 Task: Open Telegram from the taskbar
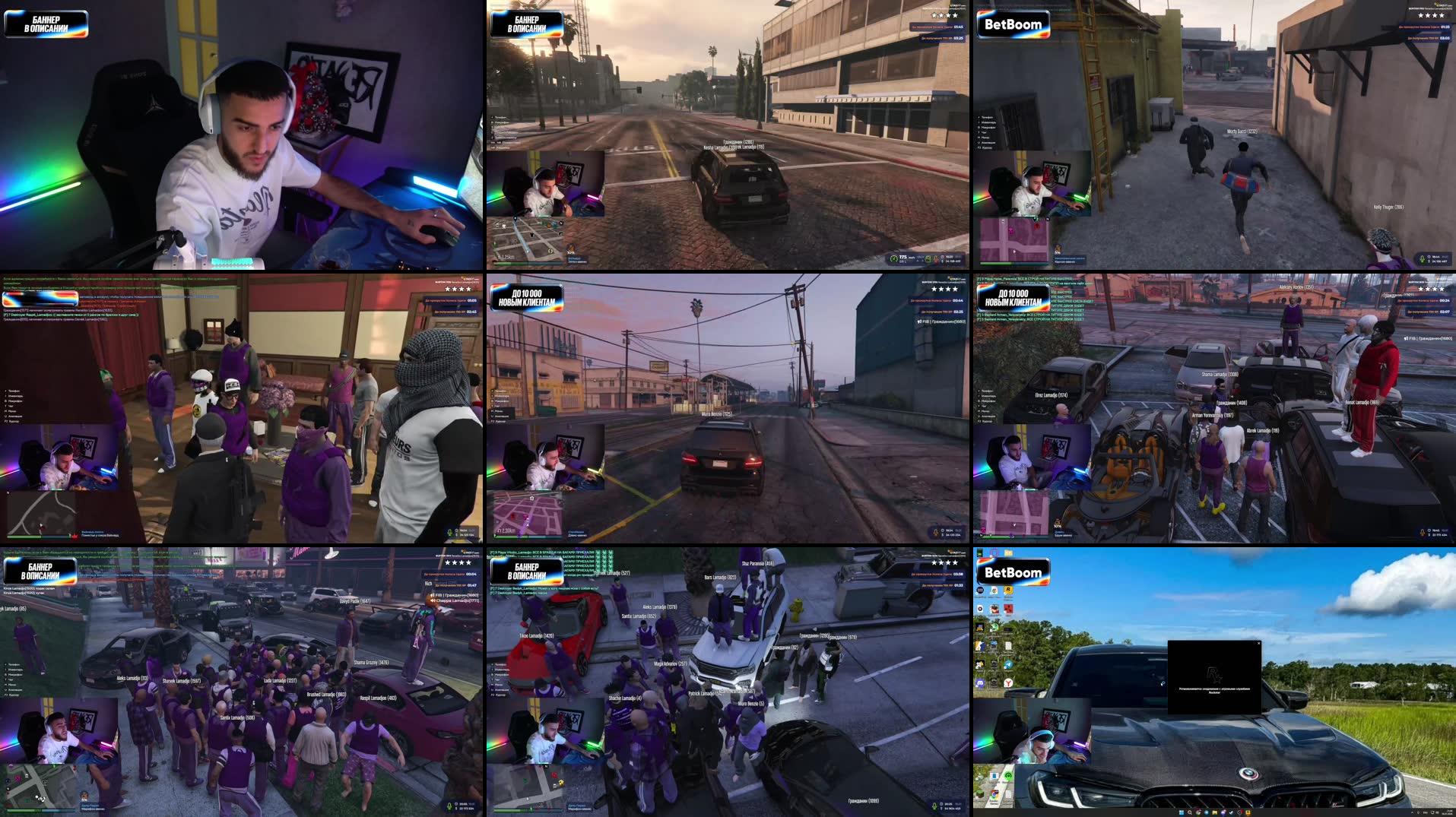click(1207, 812)
